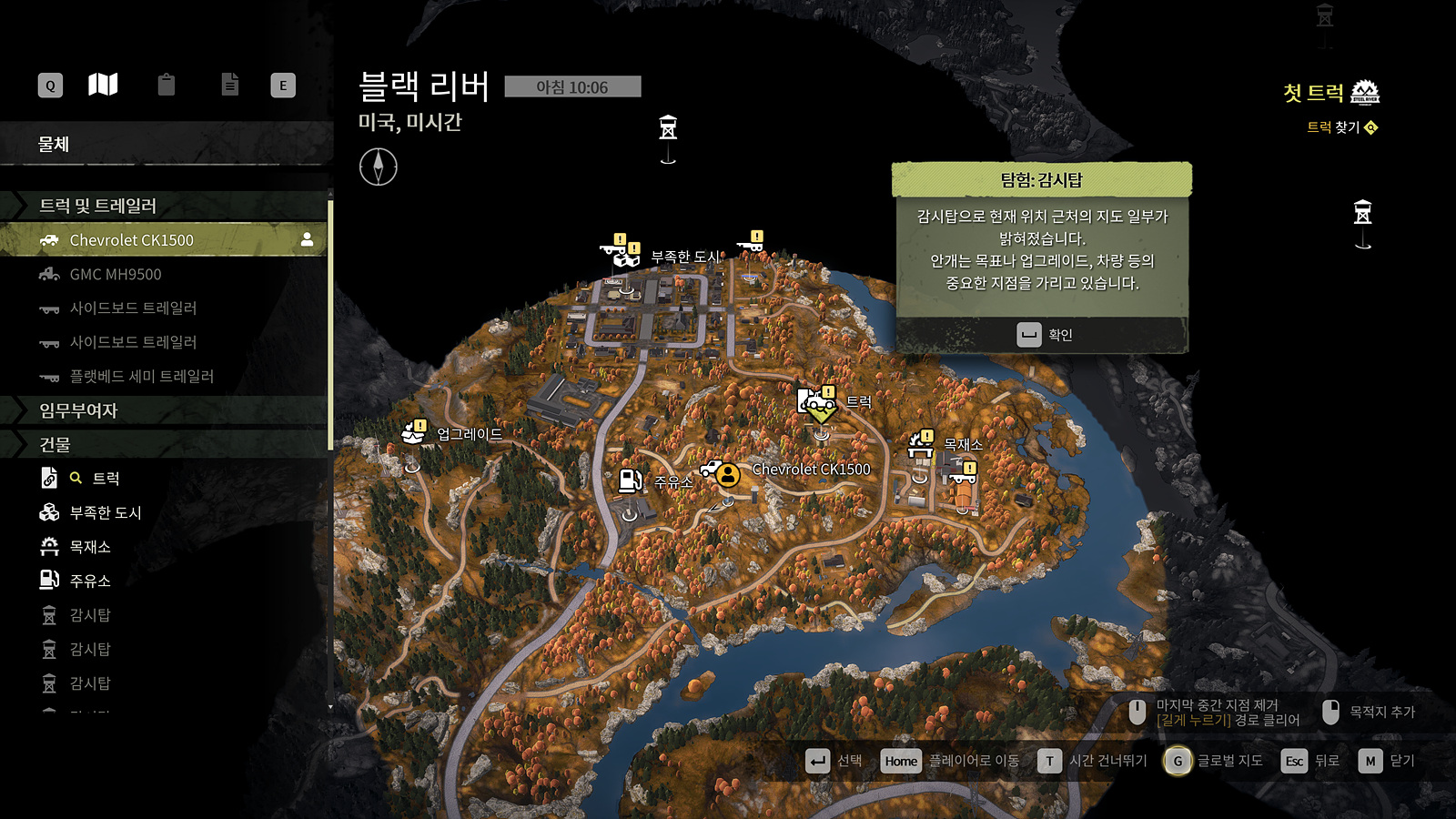Screen dimensions: 1456x819
Task: Select the 트럭 search entry under 건물
Action: coord(106,479)
